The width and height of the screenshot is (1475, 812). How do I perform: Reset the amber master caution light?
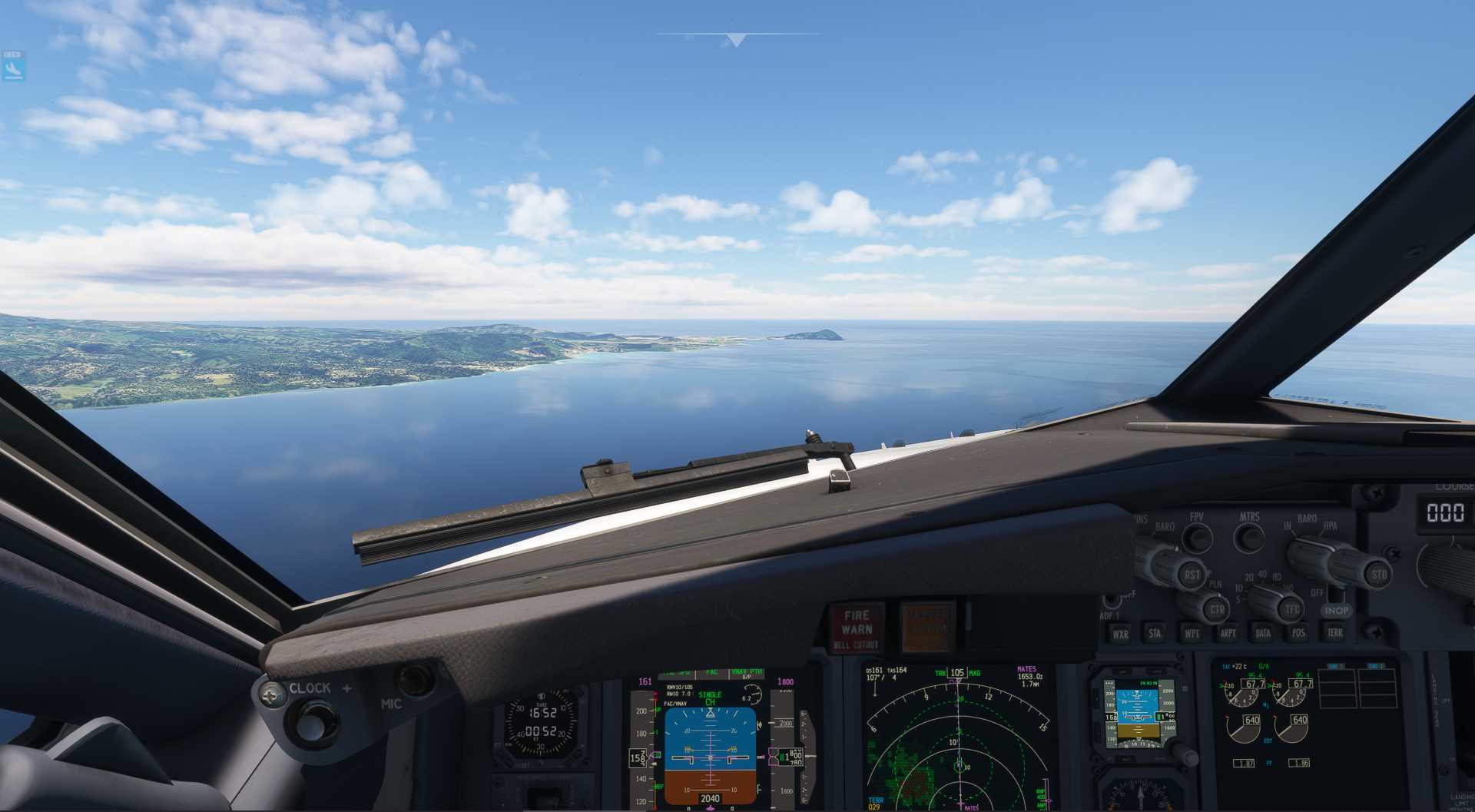(927, 626)
